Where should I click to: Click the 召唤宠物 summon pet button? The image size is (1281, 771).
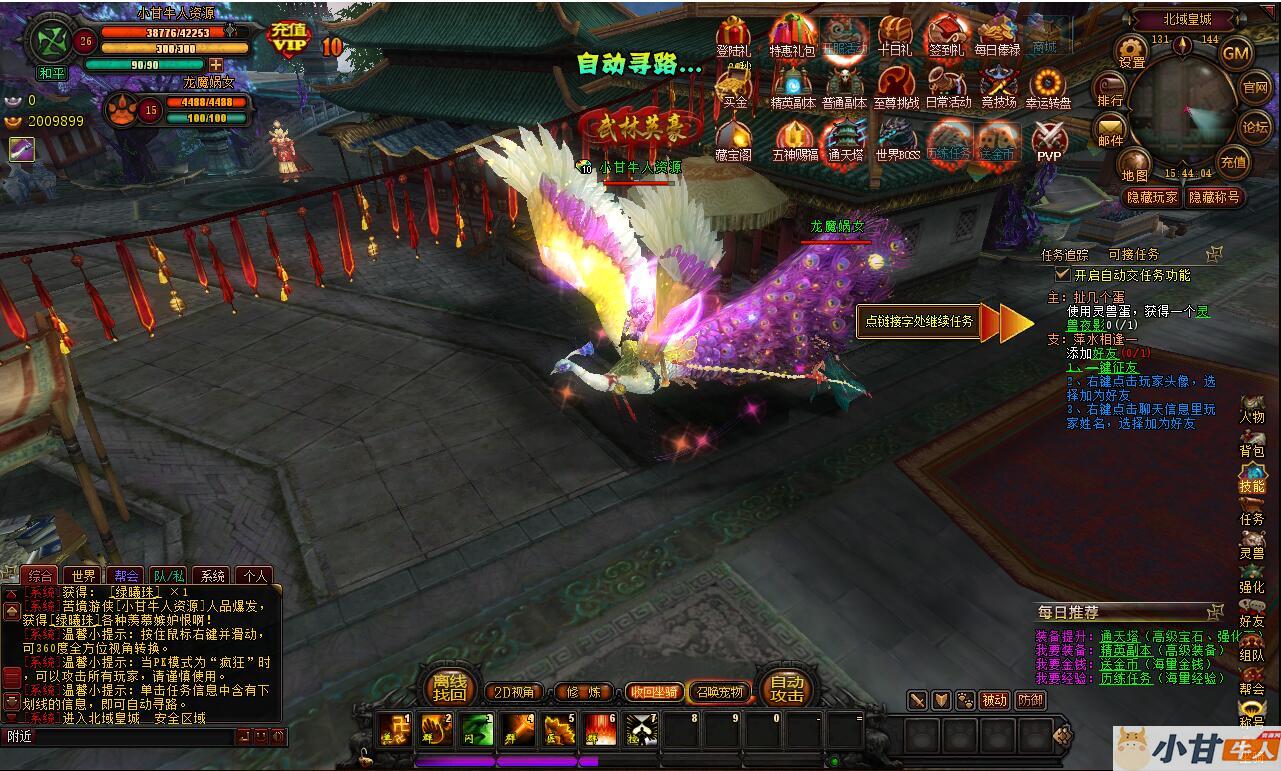pos(720,691)
